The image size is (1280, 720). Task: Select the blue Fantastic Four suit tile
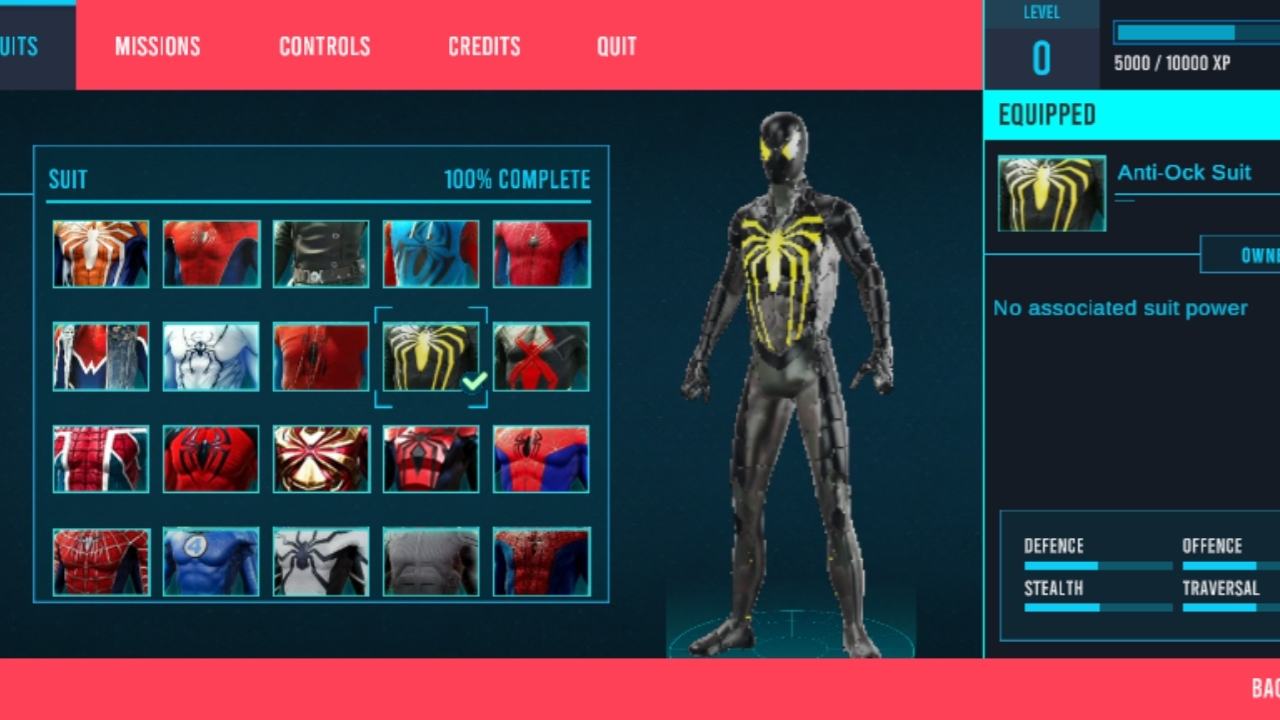coord(211,562)
